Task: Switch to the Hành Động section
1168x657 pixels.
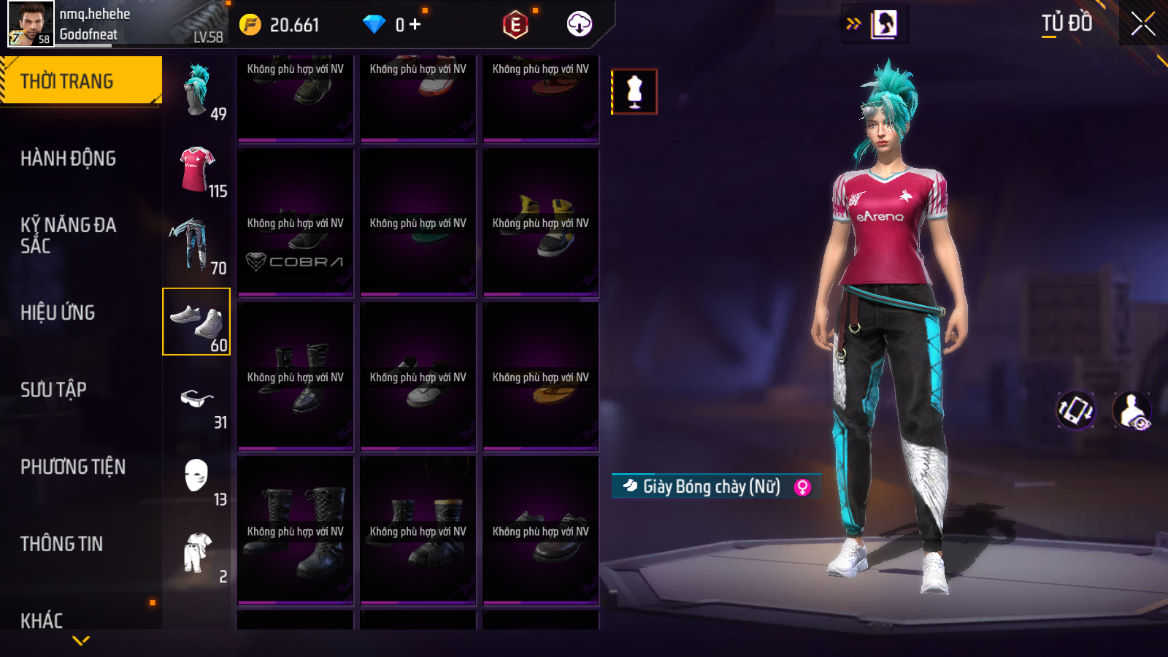Action: click(68, 158)
